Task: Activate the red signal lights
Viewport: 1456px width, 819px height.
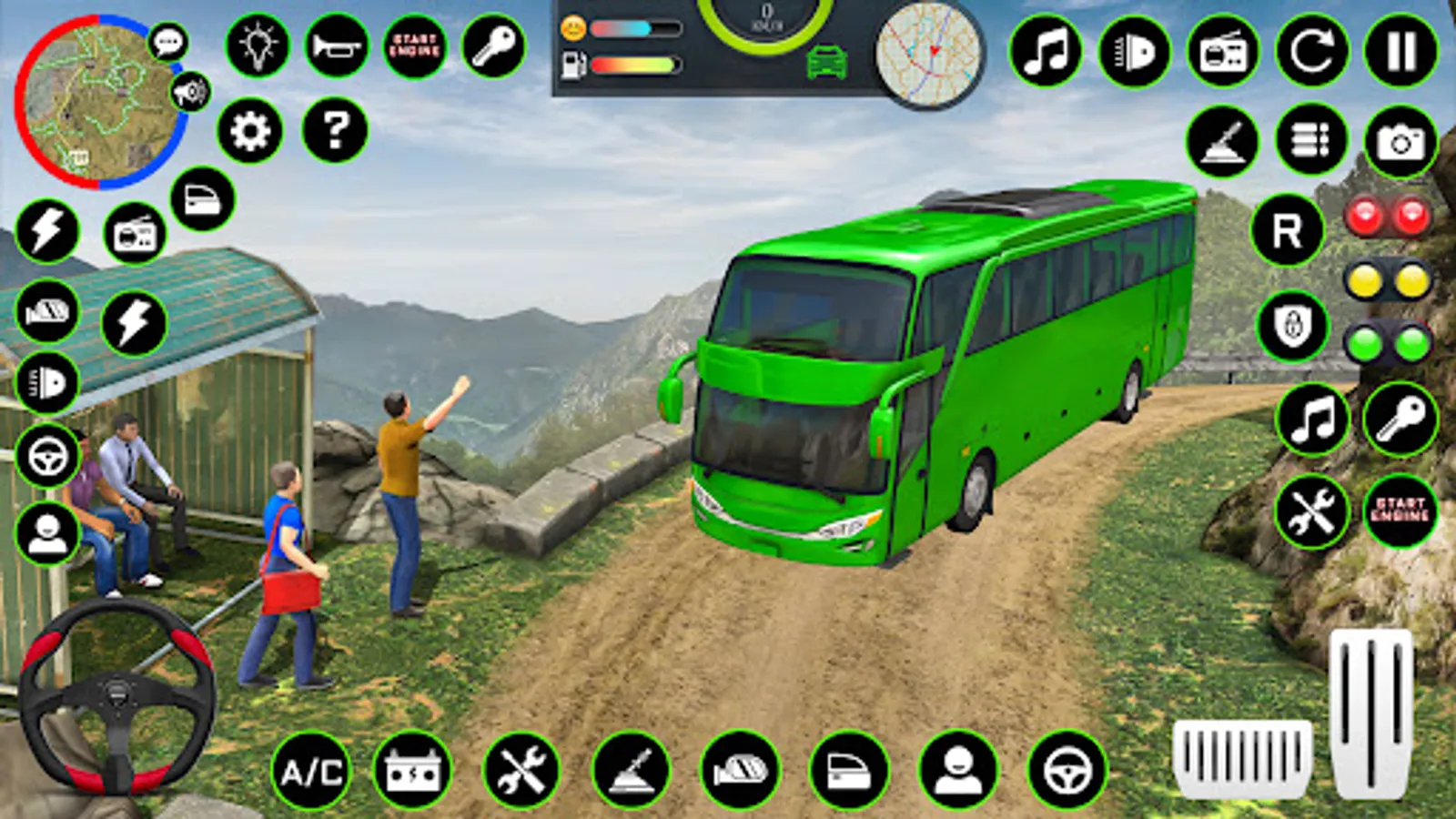Action: (1388, 217)
